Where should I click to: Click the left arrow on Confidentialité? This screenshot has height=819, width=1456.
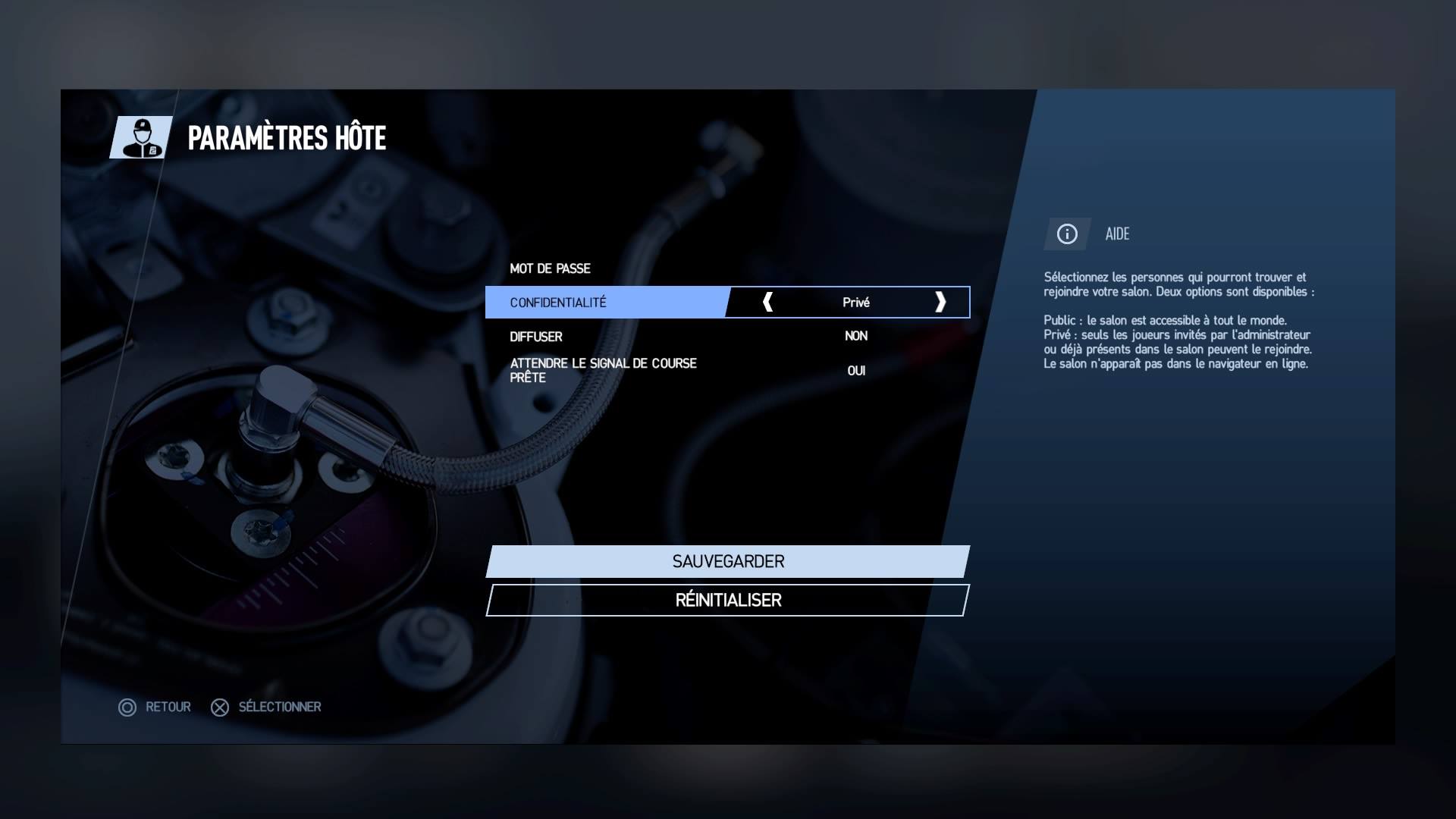(x=767, y=302)
